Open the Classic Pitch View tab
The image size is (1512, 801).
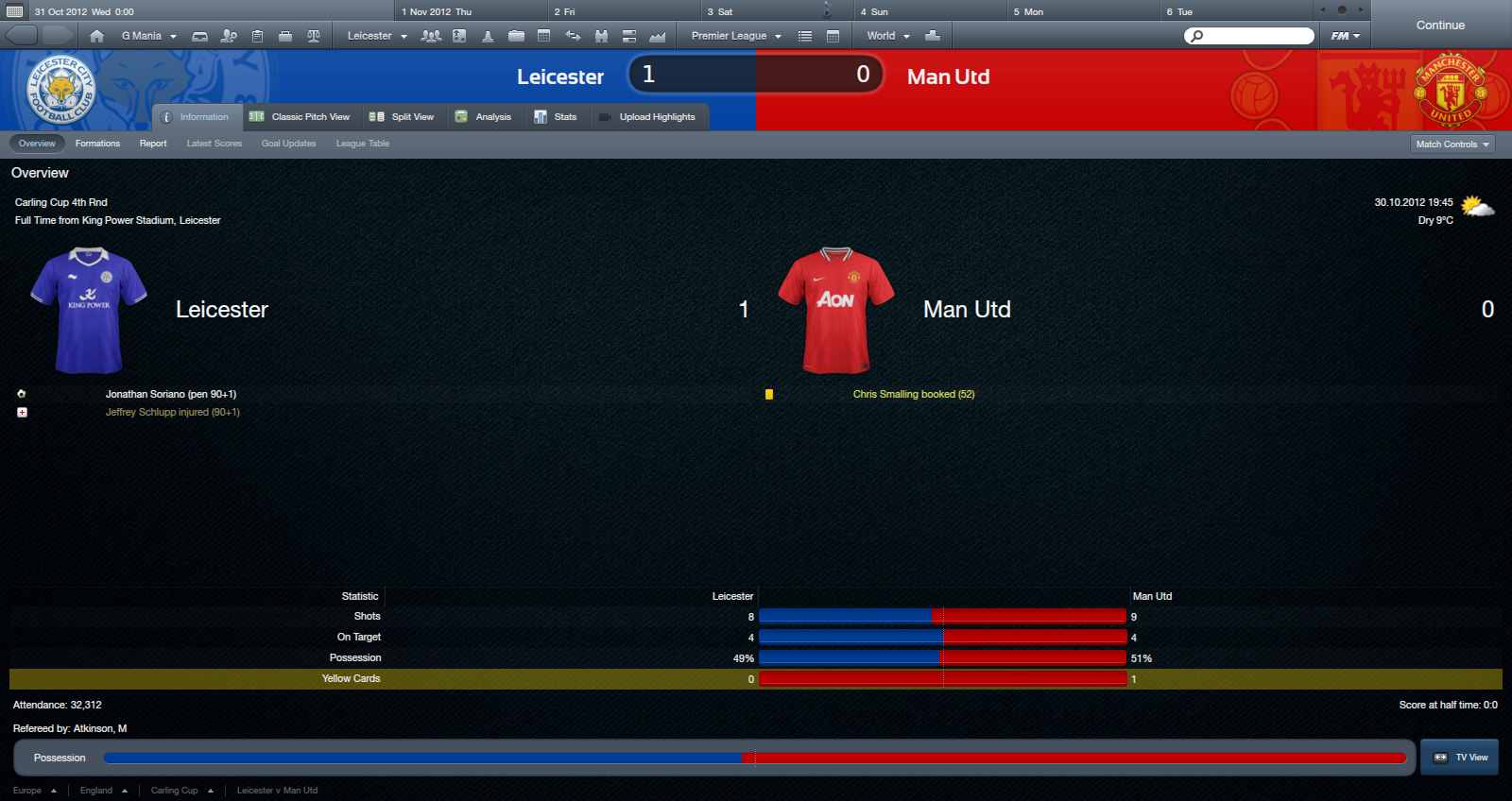click(300, 117)
